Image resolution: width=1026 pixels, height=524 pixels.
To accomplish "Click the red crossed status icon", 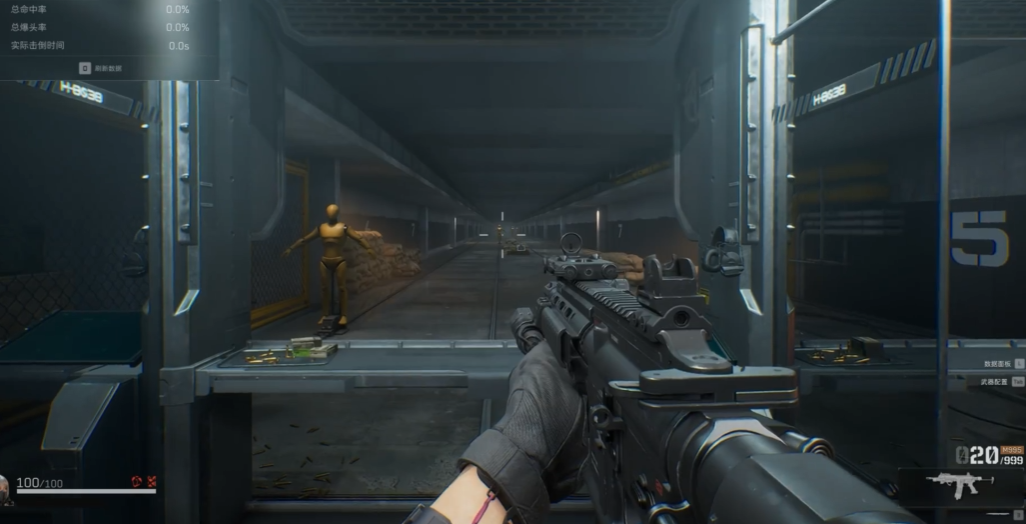I will 151,482.
